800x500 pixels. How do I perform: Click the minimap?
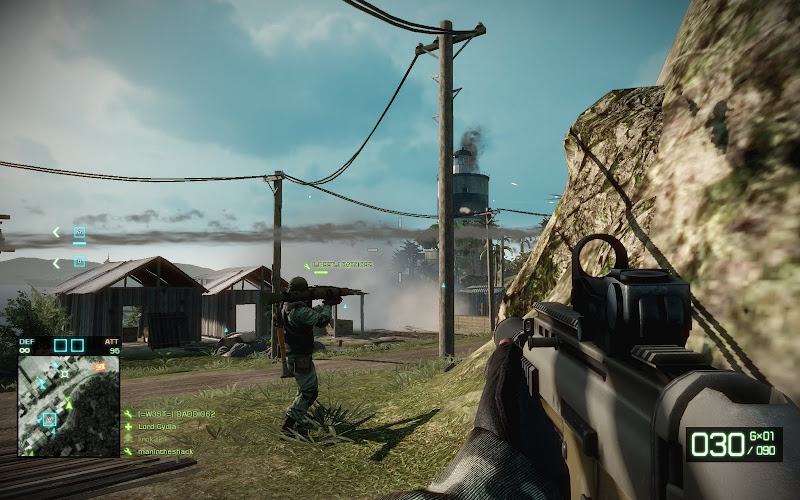tap(68, 405)
